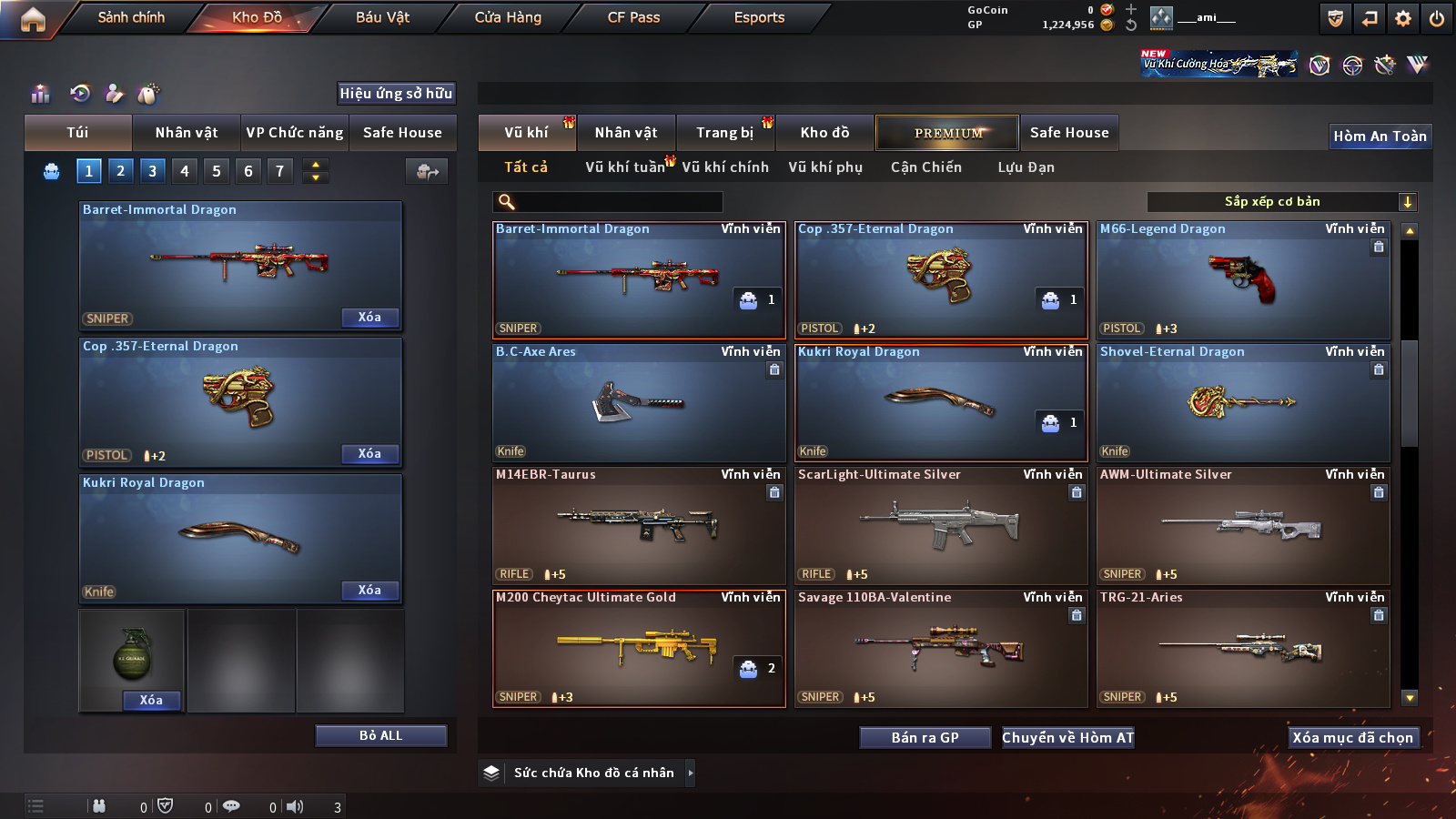
Task: Filter by Vũ khí chính category
Action: (725, 167)
